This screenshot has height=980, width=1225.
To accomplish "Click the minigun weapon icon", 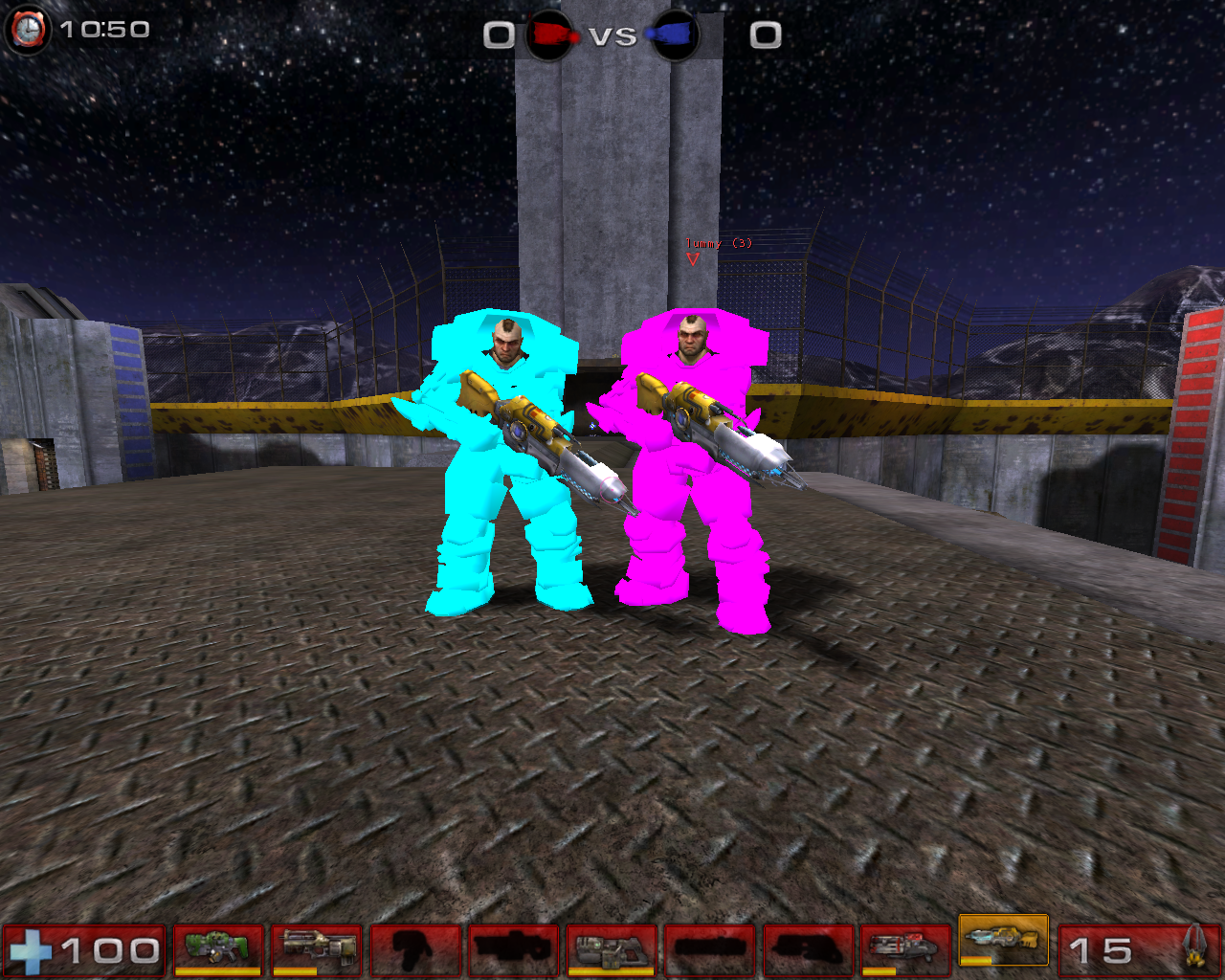I will (902, 942).
